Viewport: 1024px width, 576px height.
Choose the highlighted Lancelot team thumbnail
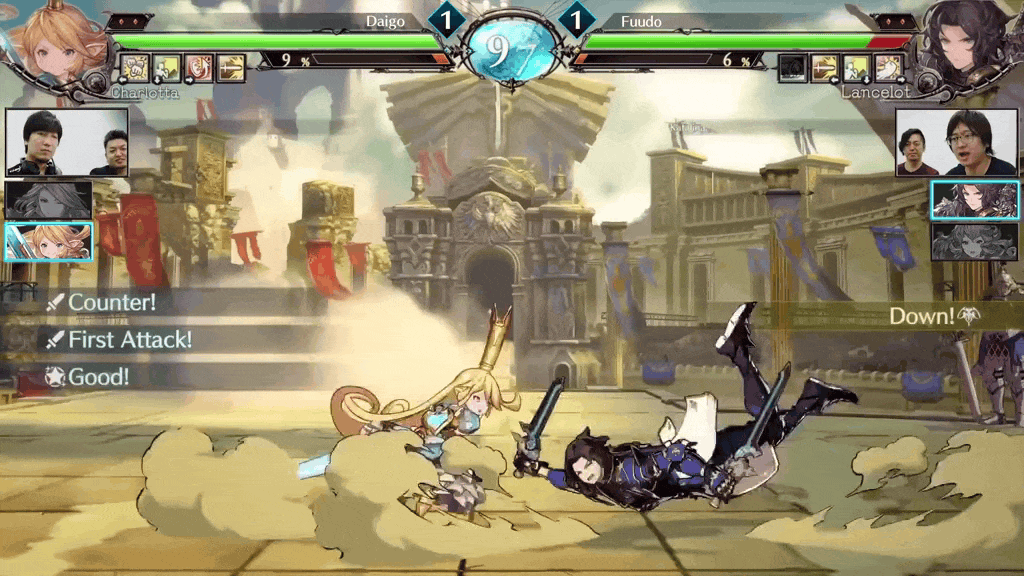point(975,200)
